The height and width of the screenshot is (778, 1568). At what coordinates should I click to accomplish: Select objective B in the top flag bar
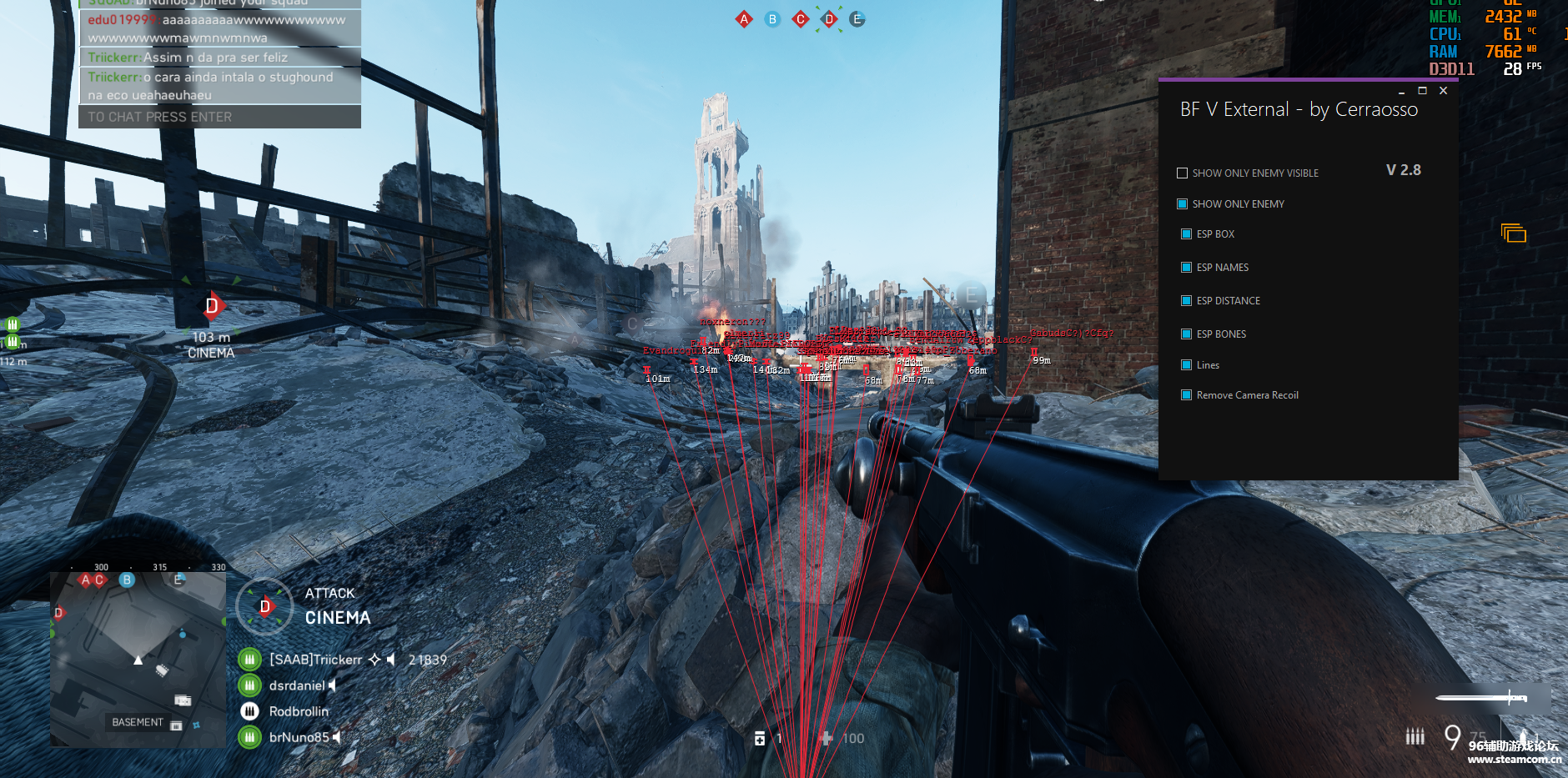click(x=772, y=19)
